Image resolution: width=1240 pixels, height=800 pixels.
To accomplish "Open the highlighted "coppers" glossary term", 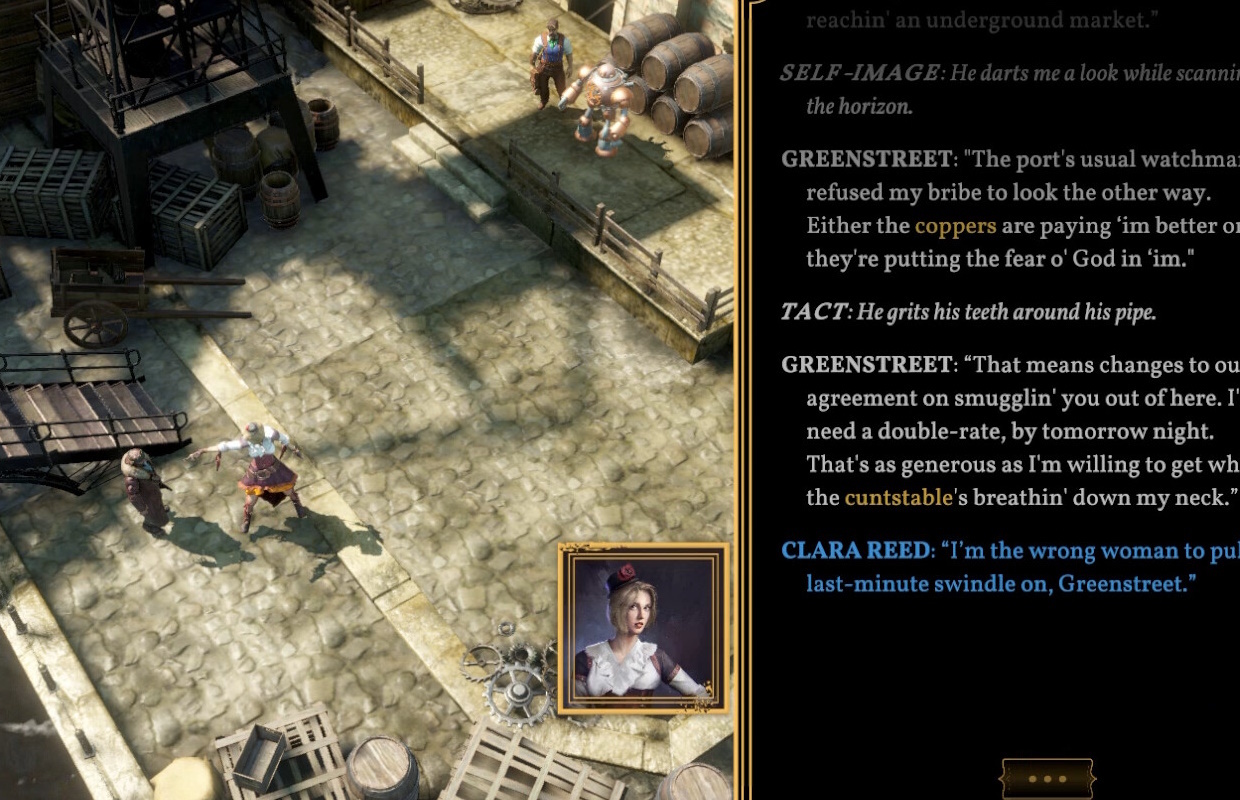I will [955, 226].
